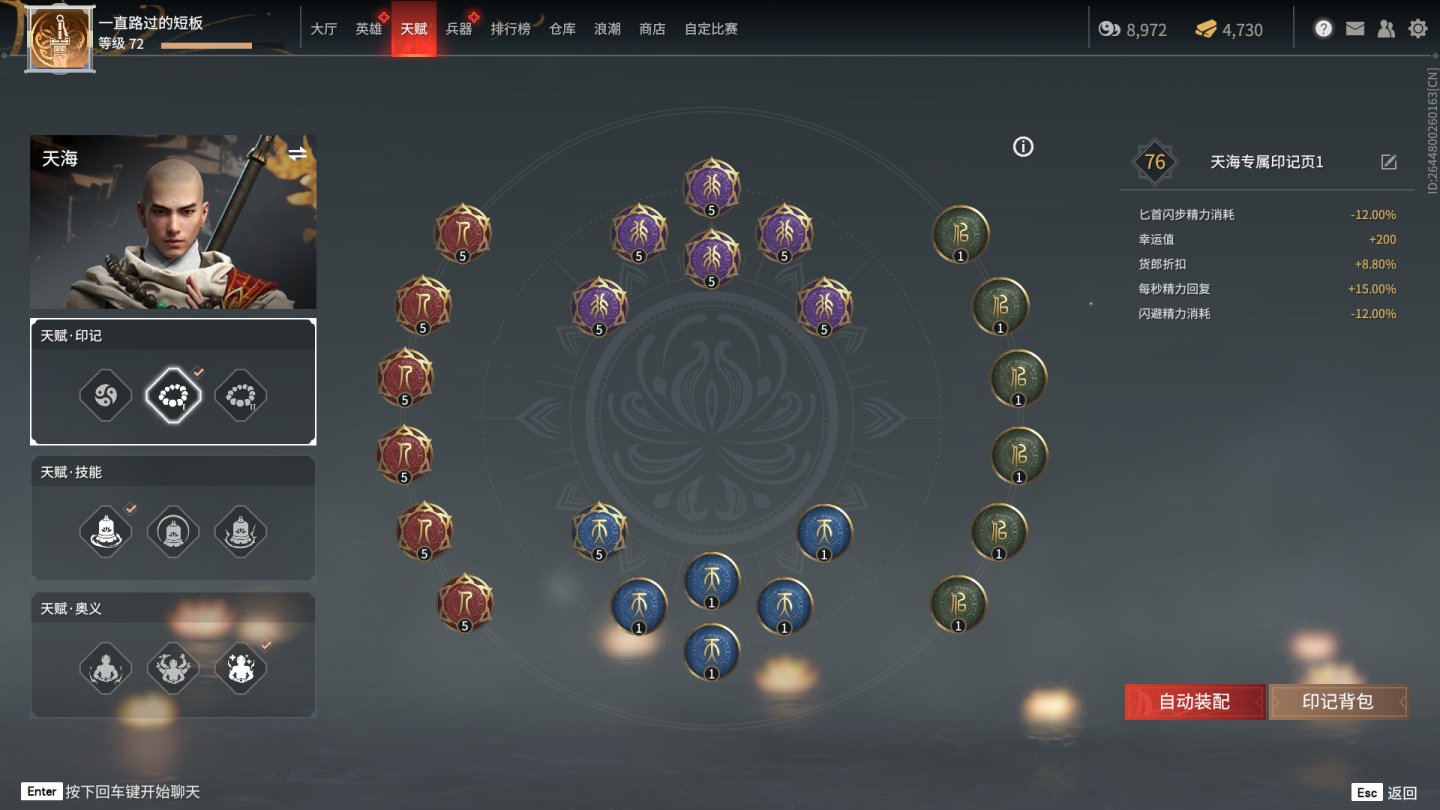
Task: Open the player profile avatar
Action: [60, 40]
